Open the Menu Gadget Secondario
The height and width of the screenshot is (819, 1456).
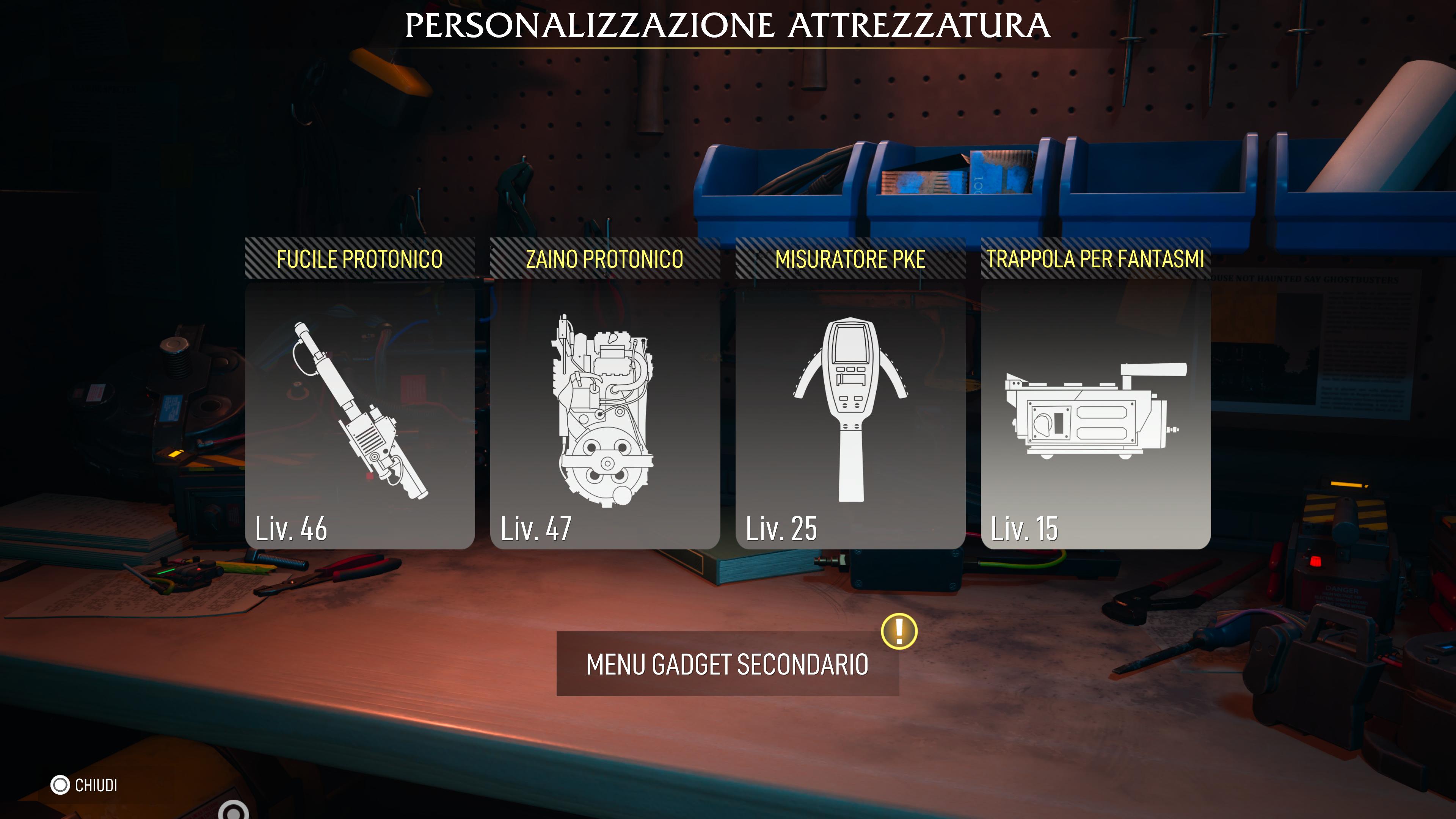click(728, 664)
